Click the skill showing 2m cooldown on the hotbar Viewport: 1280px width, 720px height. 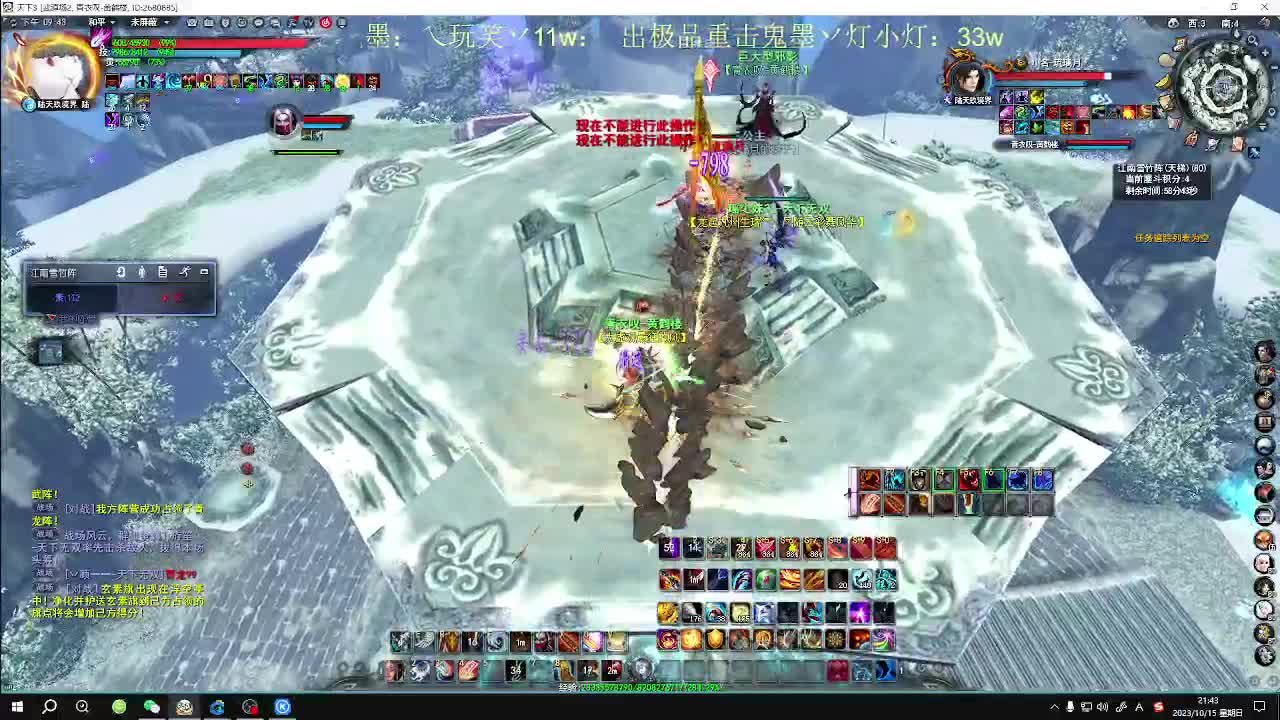click(x=610, y=671)
